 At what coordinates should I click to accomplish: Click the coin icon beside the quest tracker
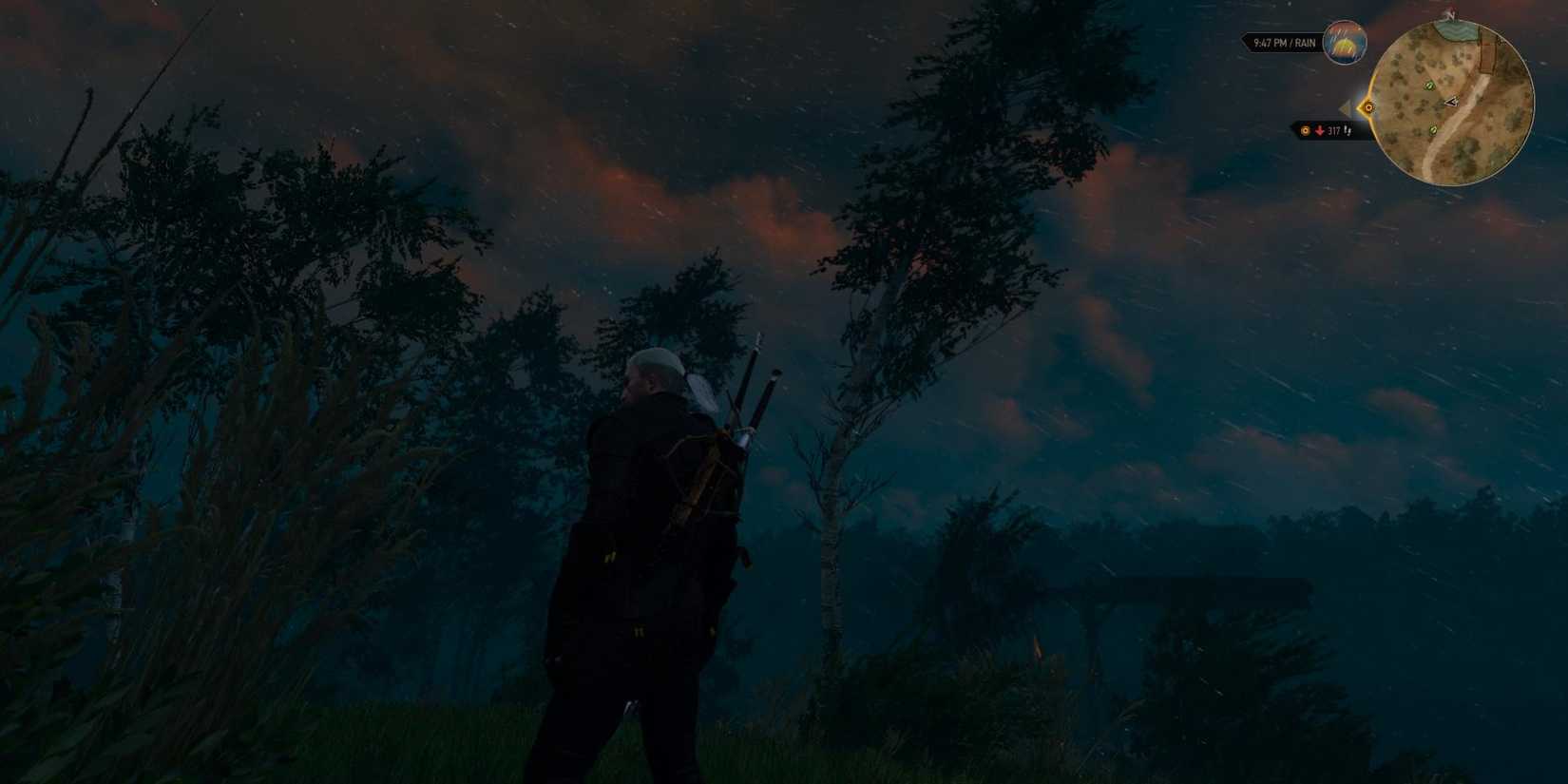point(1306,130)
